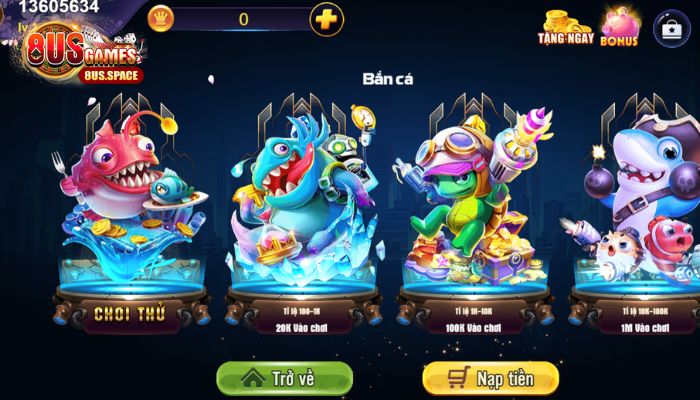This screenshot has width=700, height=400.
Task: Click the green Trở về back button
Action: tap(284, 379)
